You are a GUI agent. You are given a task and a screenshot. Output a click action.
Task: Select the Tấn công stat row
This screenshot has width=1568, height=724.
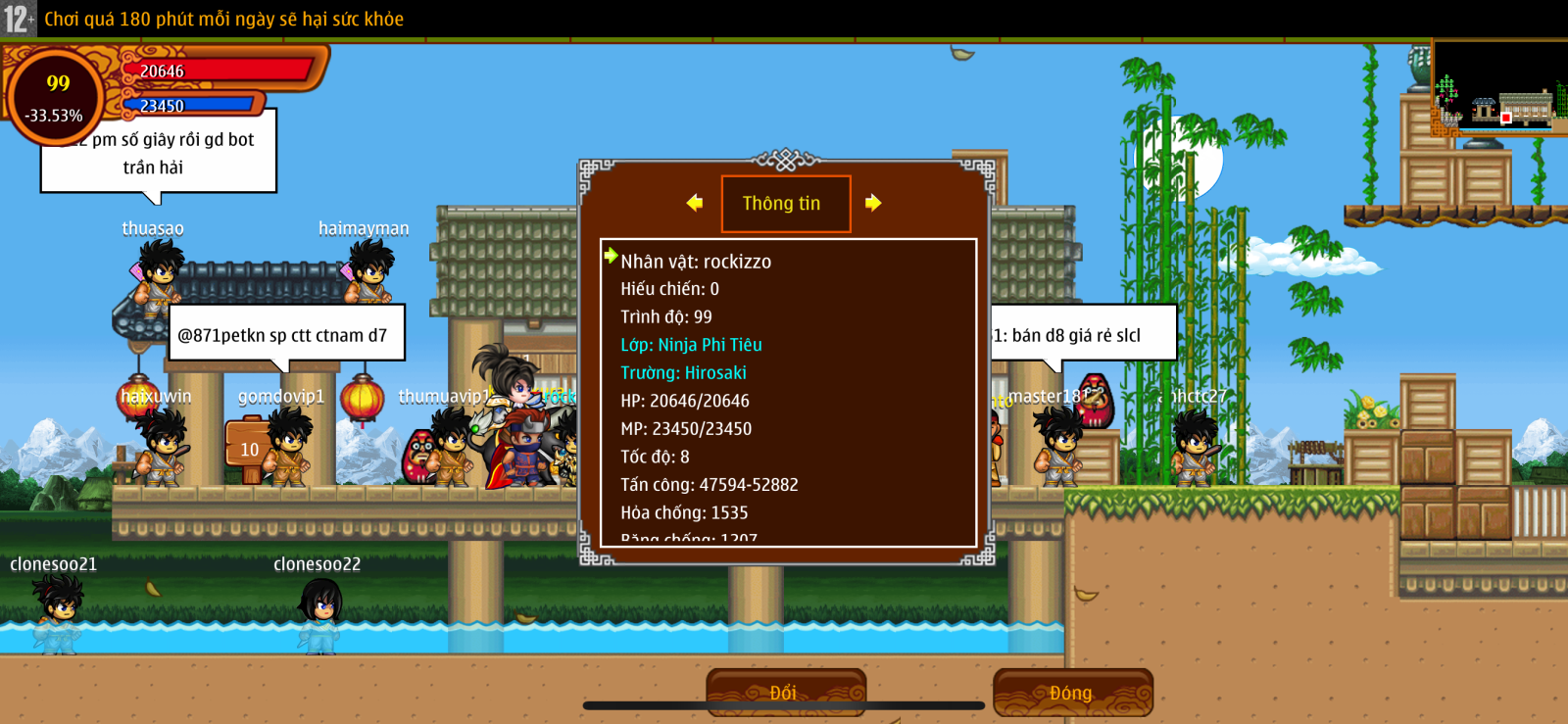(x=709, y=485)
